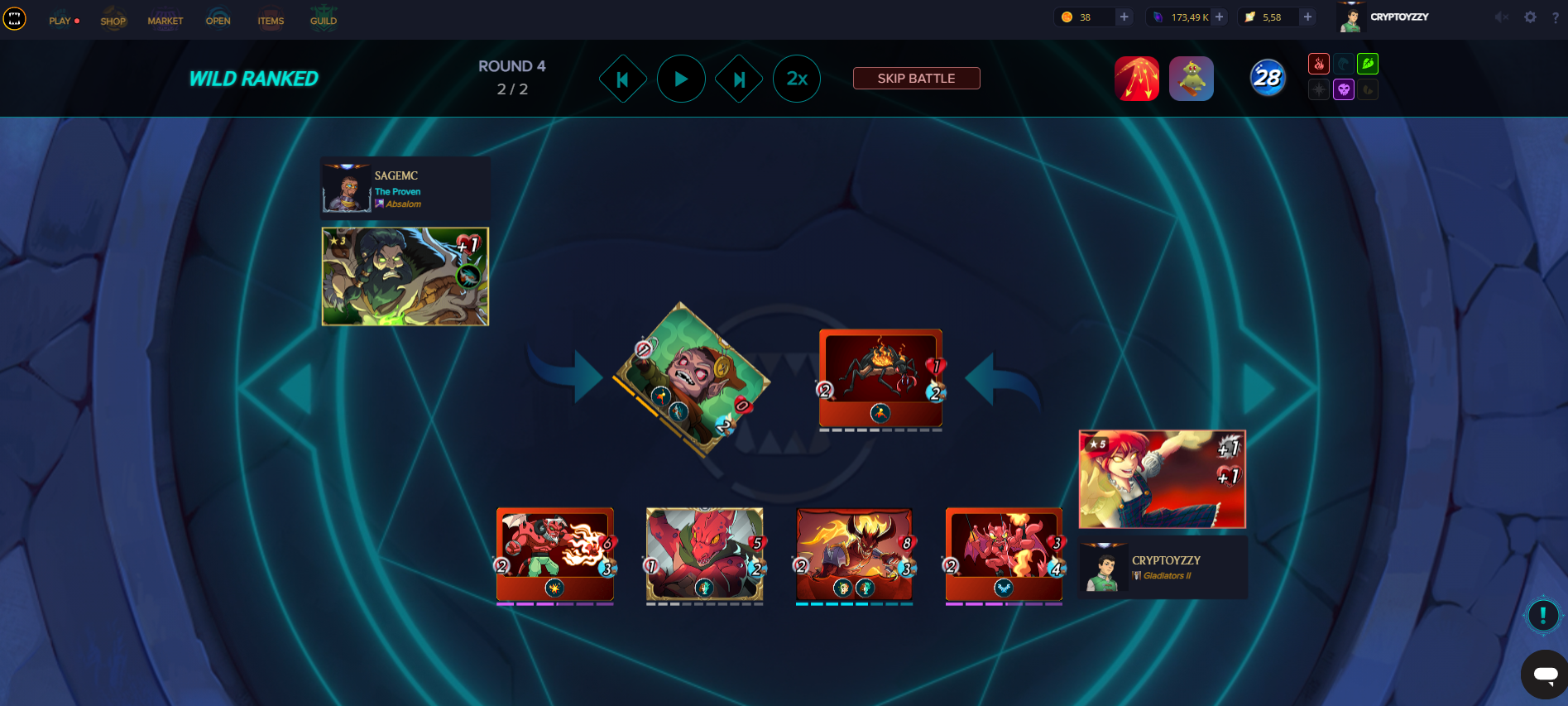Screen dimensions: 1568x706
Task: Toggle the sound mute icon
Action: click(x=1501, y=17)
